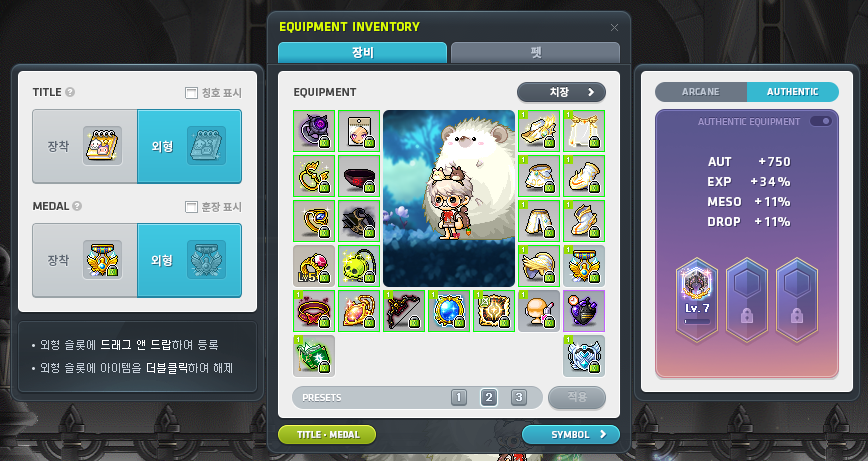
Task: Open the Title · Medal panel
Action: click(327, 434)
